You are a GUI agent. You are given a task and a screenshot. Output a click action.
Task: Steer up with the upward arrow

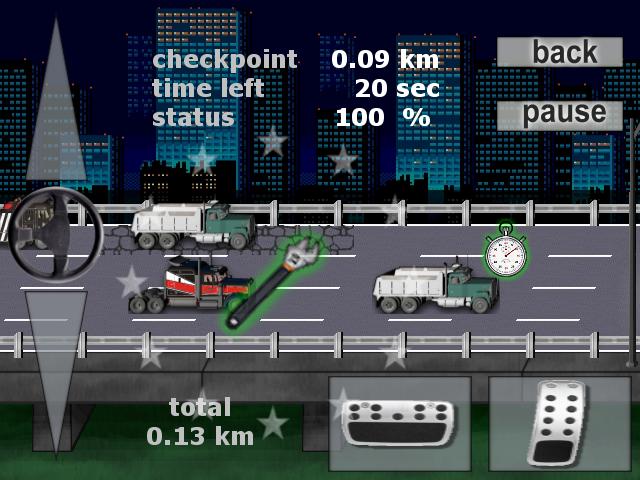tap(55, 110)
